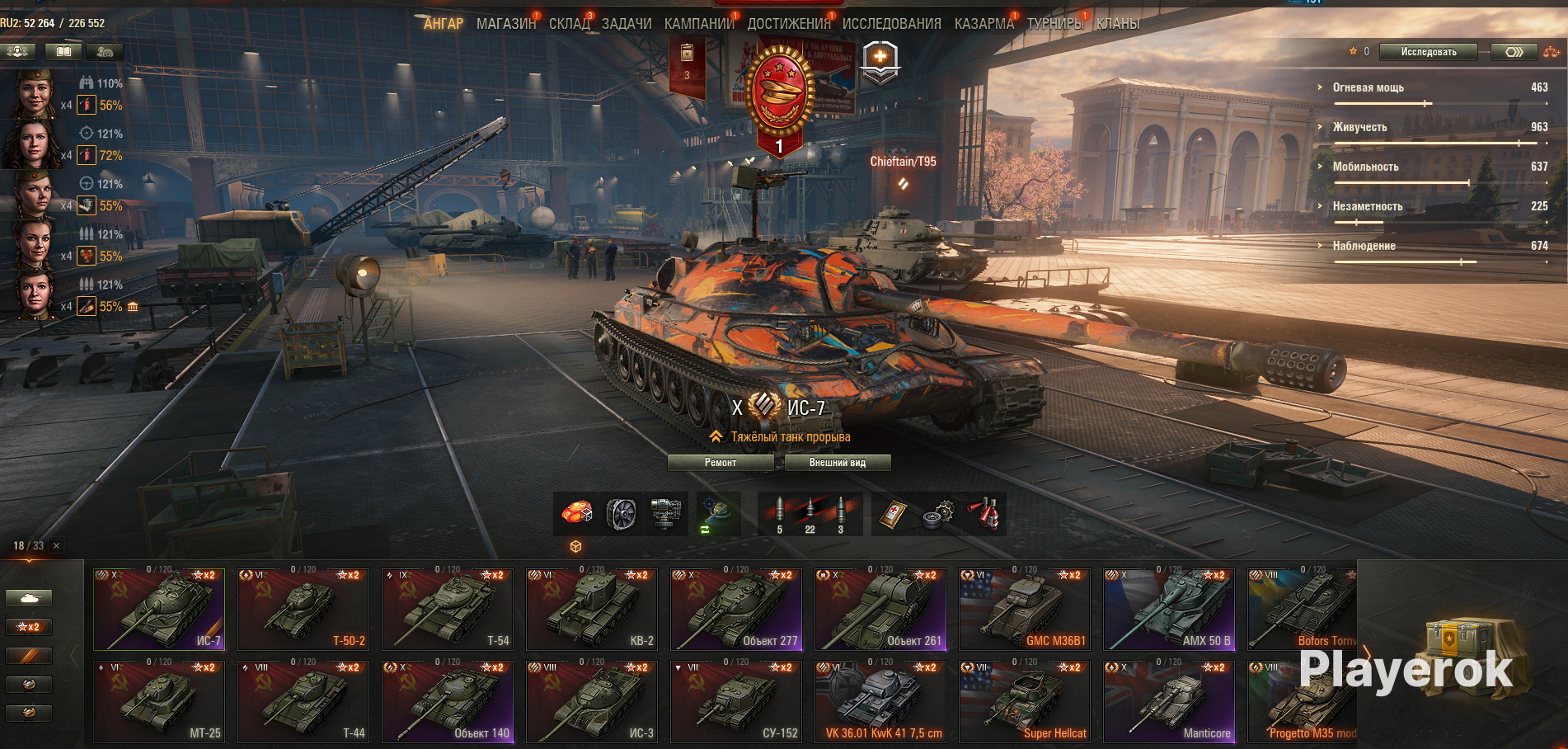Open the Внешний вид customization

[x=837, y=463]
